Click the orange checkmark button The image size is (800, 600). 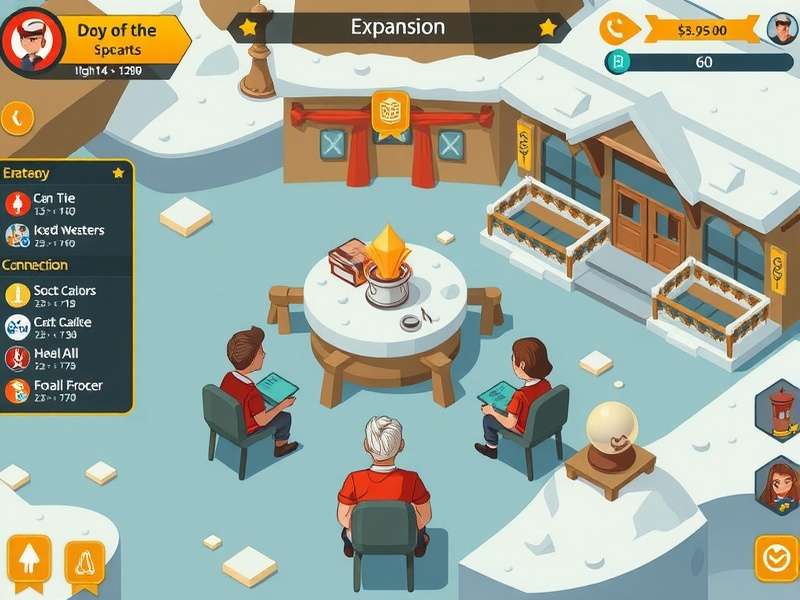point(776,558)
